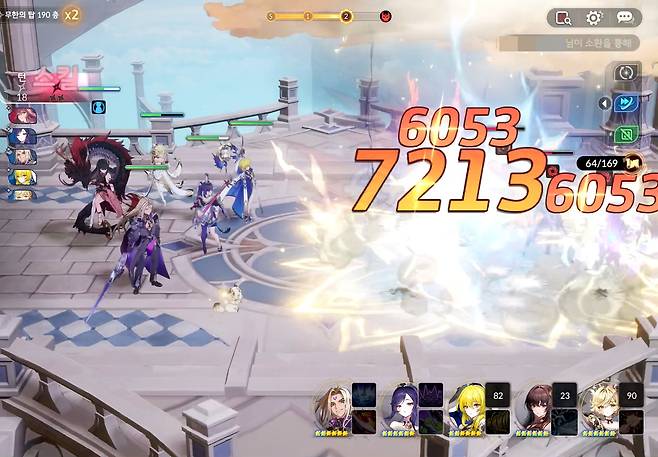Viewport: 658px width, 457px height.
Task: Click the 64/169 scroll counter icon
Action: [x=632, y=163]
